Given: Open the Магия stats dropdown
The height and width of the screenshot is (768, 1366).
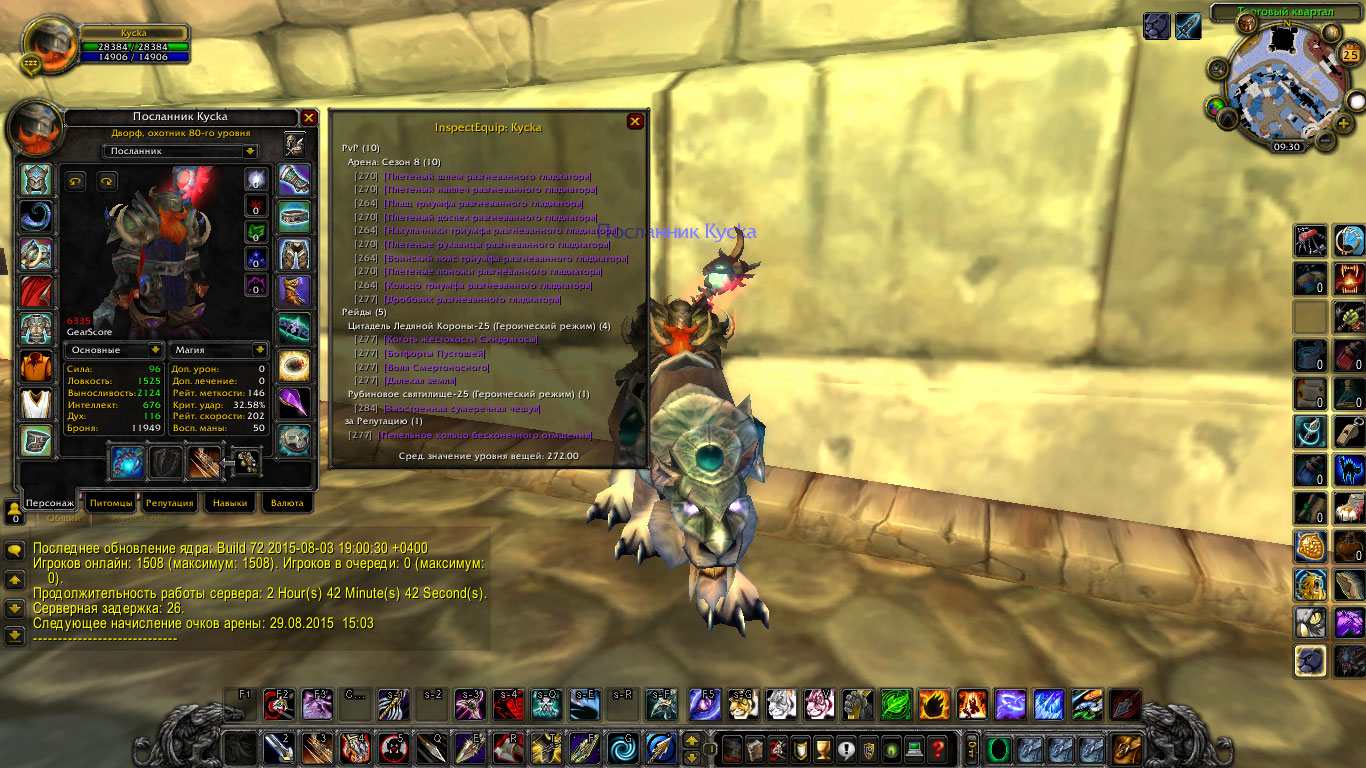Looking at the screenshot, I should click(x=260, y=350).
